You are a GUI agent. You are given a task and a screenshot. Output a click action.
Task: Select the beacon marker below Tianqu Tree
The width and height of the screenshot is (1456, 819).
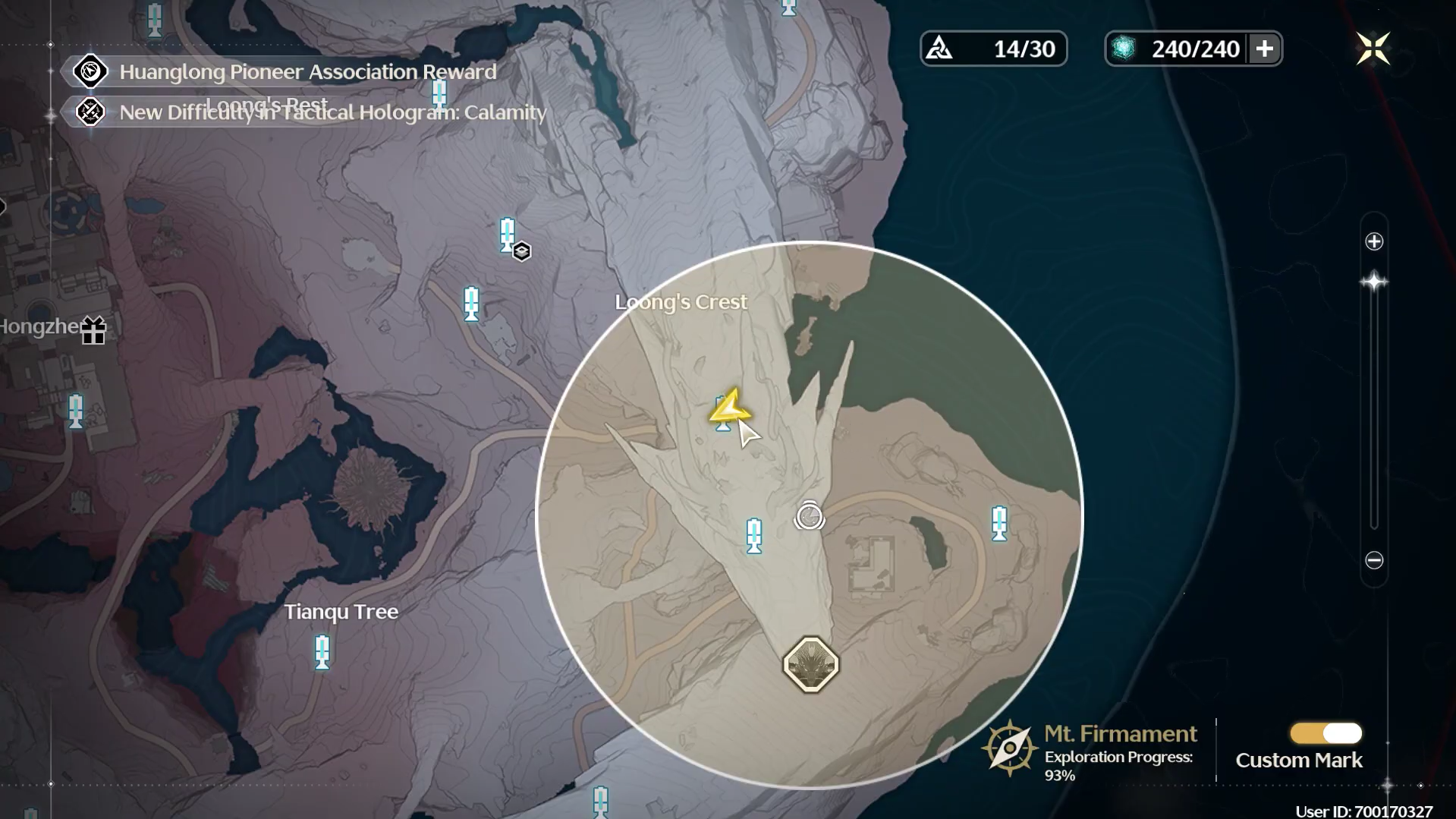click(322, 652)
